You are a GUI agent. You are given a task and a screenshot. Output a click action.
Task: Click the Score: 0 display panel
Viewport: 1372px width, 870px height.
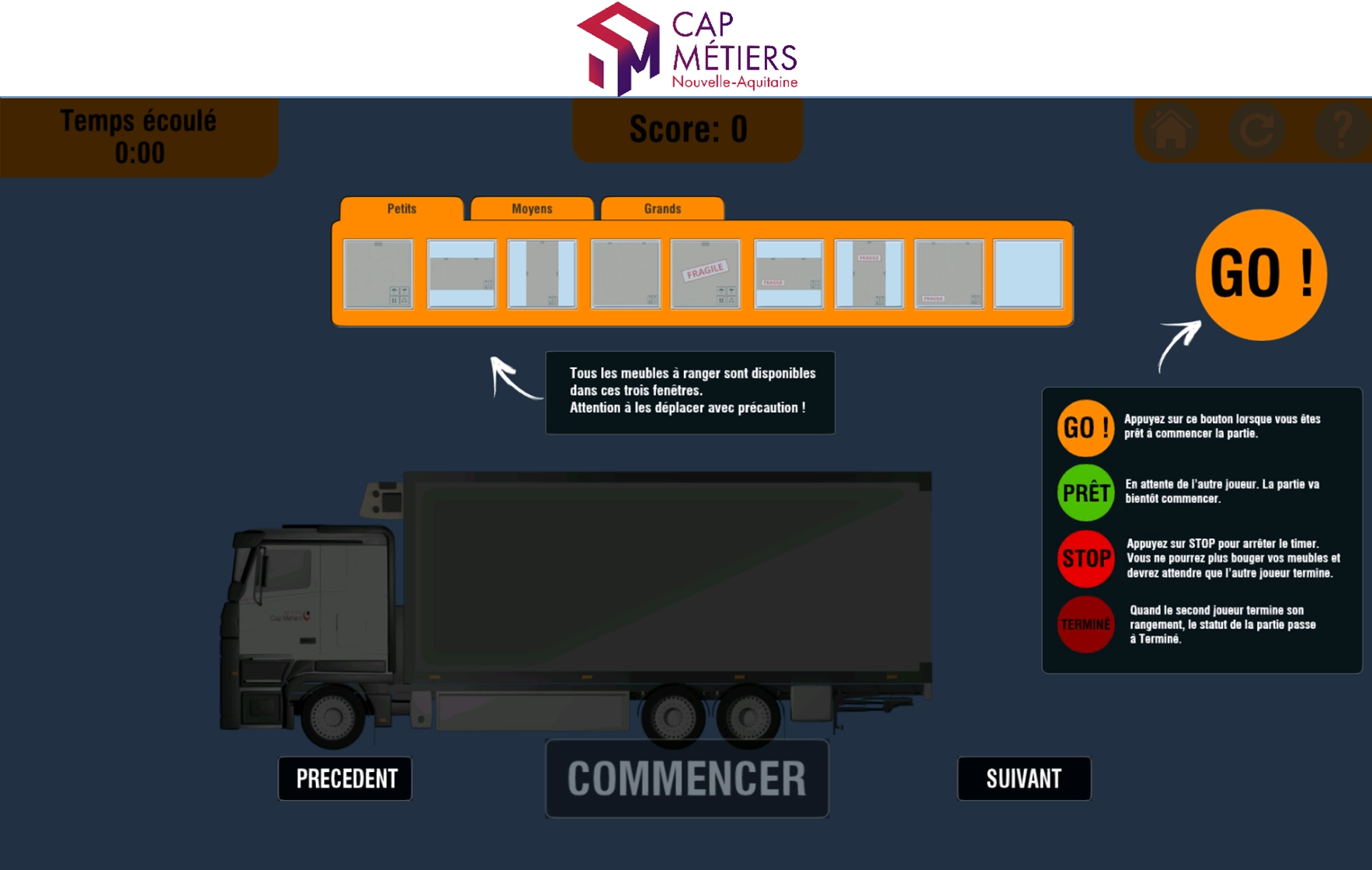[x=686, y=130]
